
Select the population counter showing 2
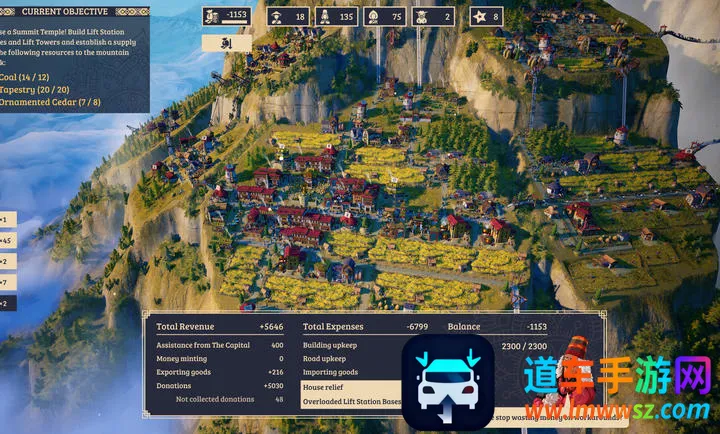(433, 17)
